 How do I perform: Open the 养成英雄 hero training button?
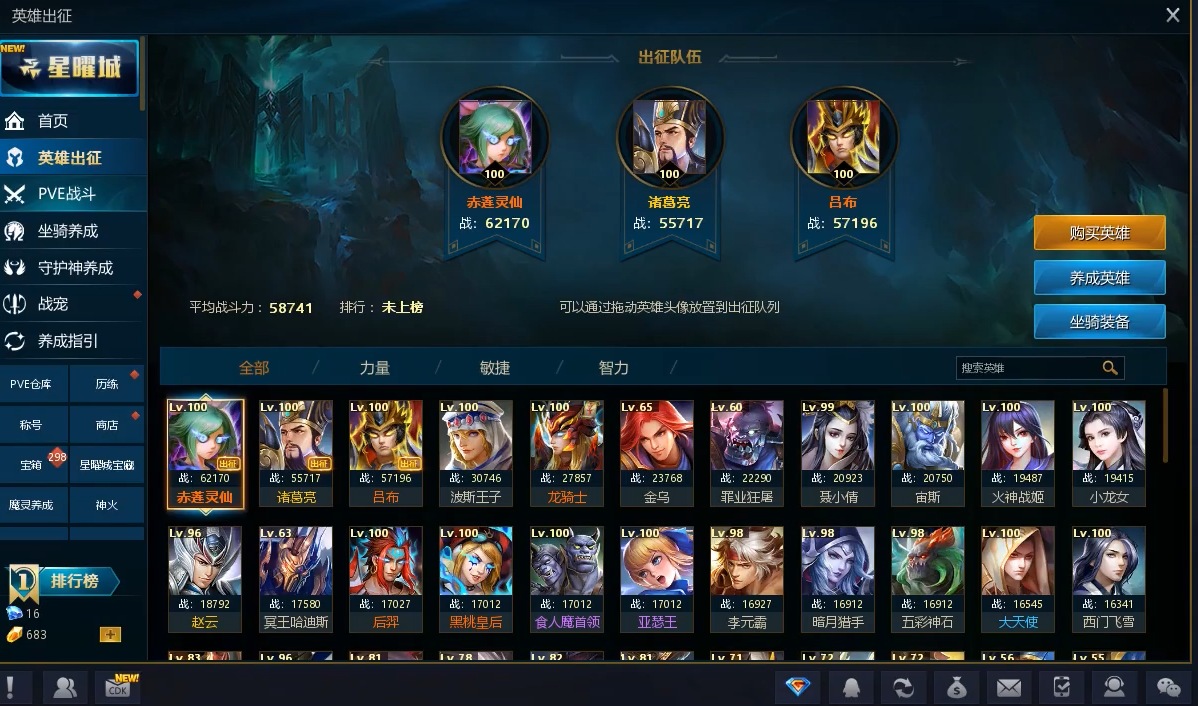[x=1099, y=278]
